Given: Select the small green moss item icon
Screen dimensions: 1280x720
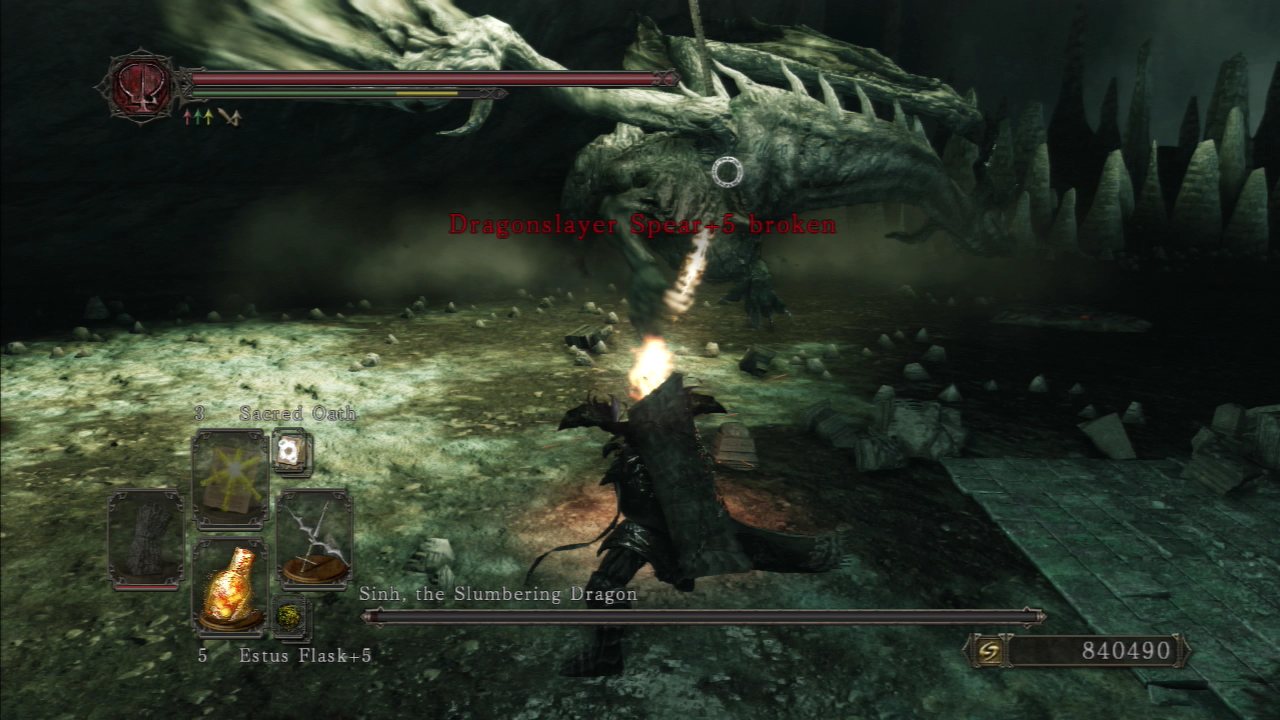Looking at the screenshot, I should pos(291,616).
